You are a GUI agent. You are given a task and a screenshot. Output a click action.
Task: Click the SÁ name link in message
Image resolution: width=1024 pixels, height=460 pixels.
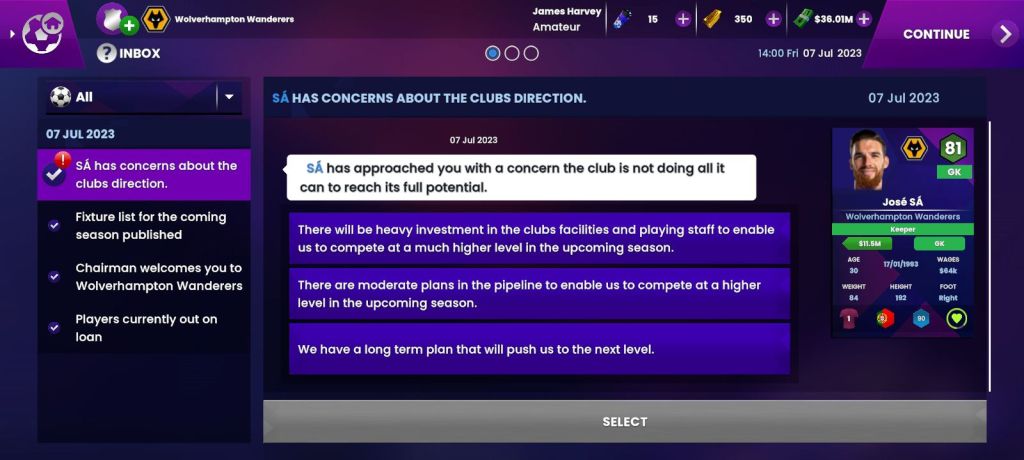[314, 168]
